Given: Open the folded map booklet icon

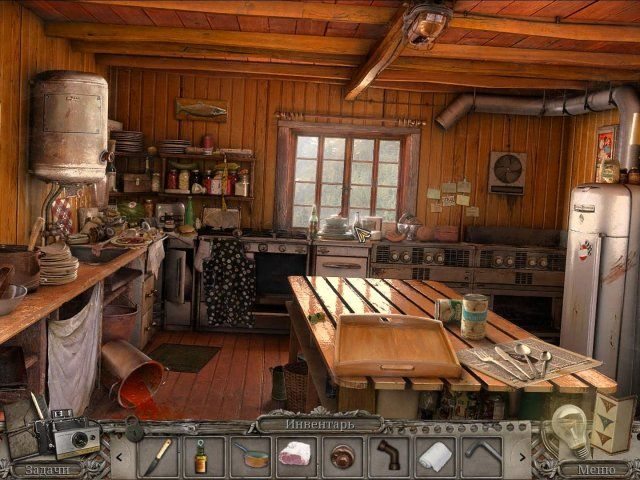Looking at the screenshot, I should coord(612,423).
